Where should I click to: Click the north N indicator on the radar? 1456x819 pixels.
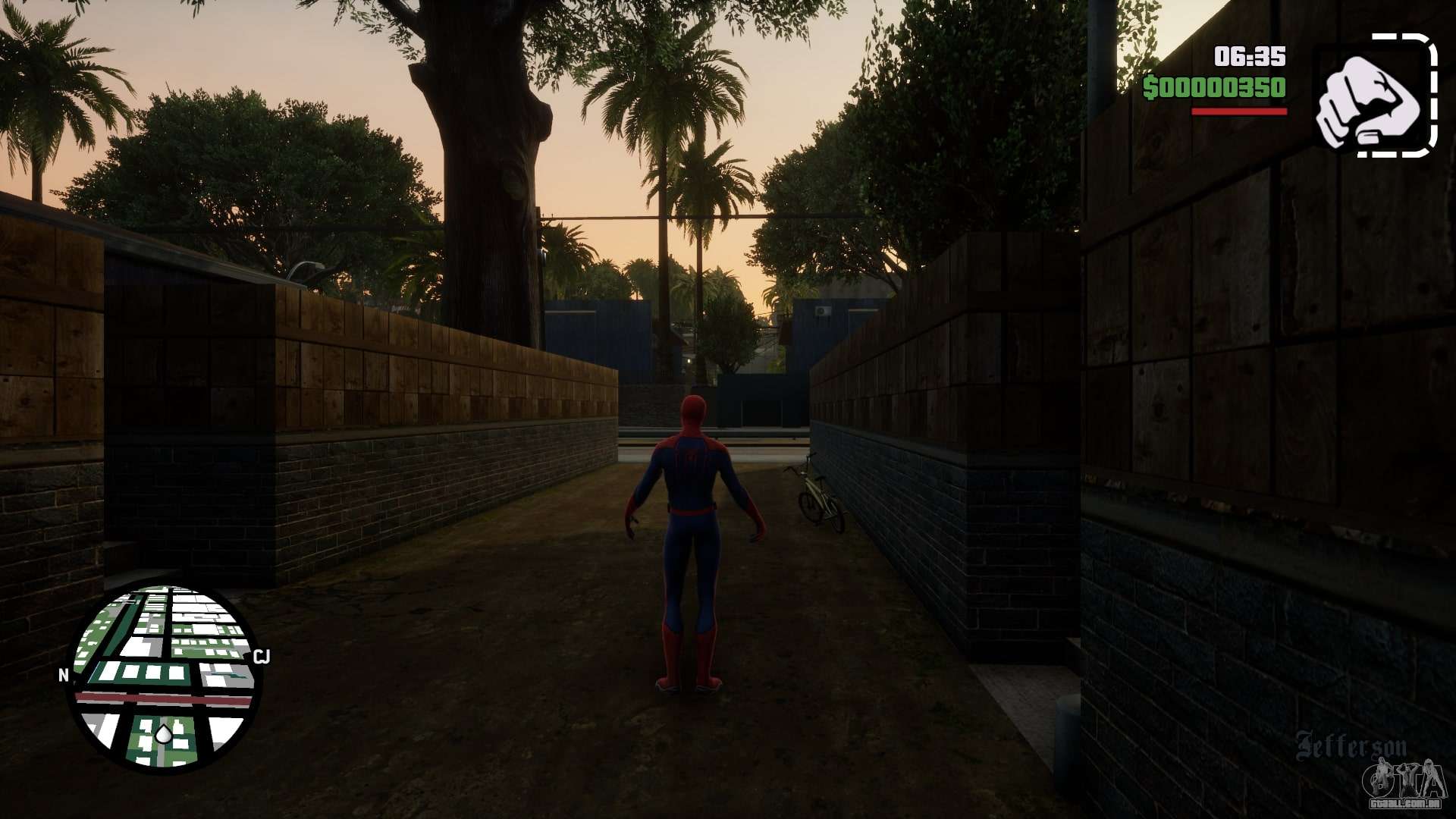(x=64, y=675)
